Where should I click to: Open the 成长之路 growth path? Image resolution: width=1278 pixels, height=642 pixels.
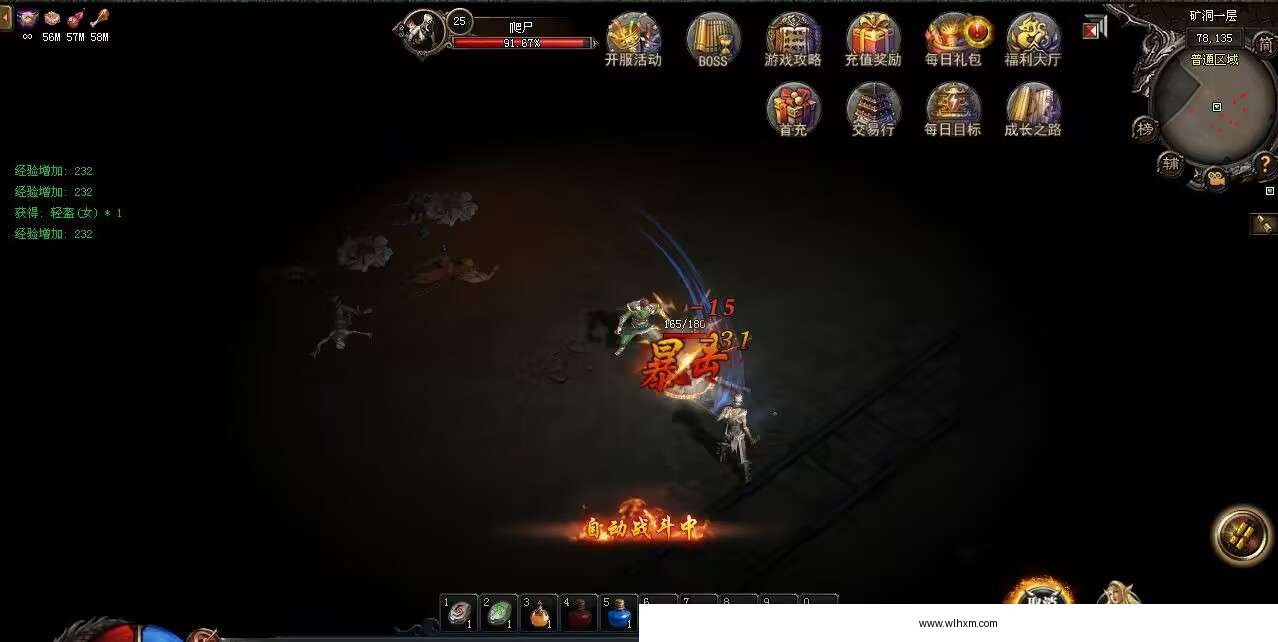click(1033, 108)
